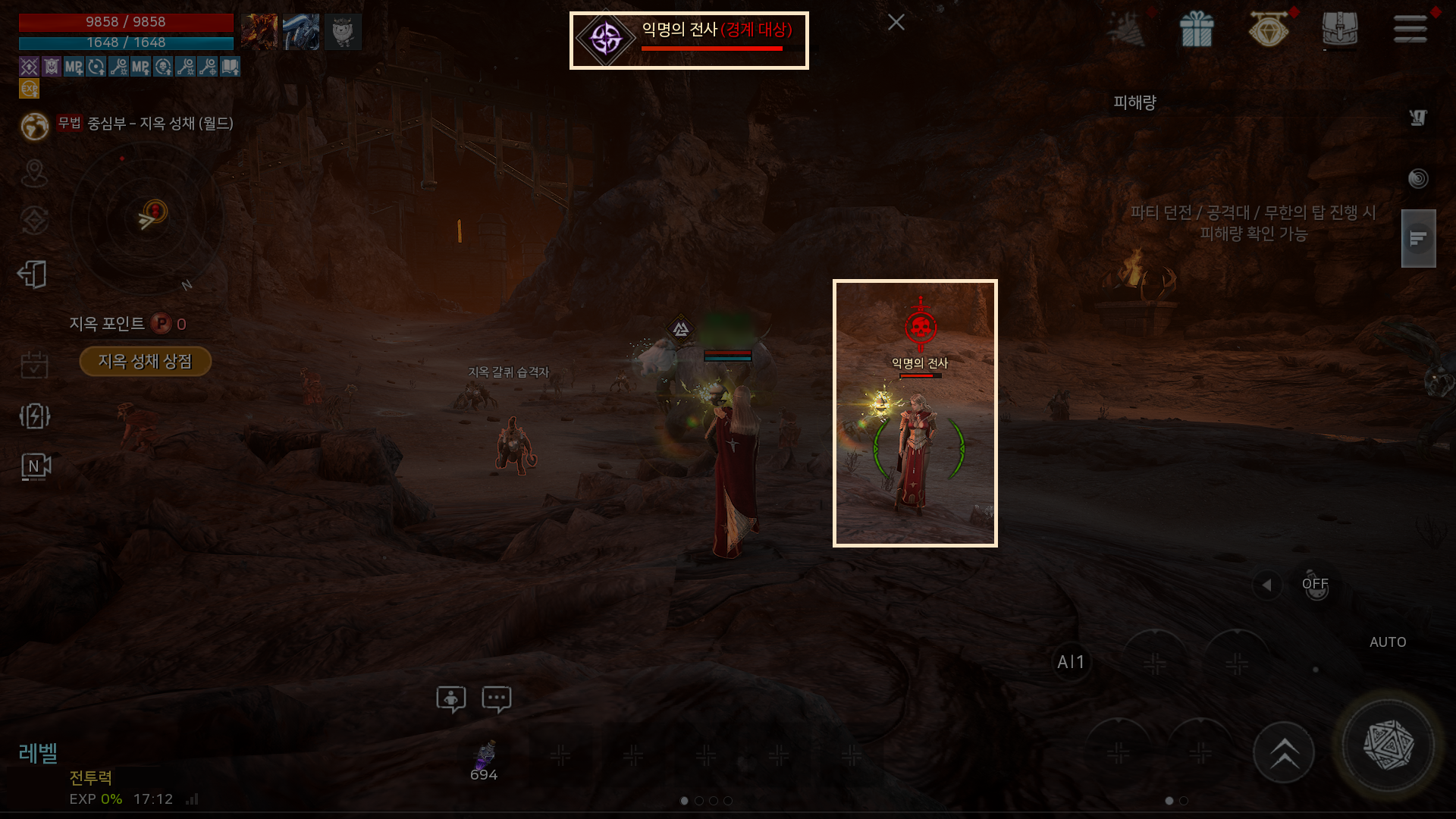Screen dimensions: 1456x819
Task: Click the circular minimap radar
Action: click(x=147, y=219)
